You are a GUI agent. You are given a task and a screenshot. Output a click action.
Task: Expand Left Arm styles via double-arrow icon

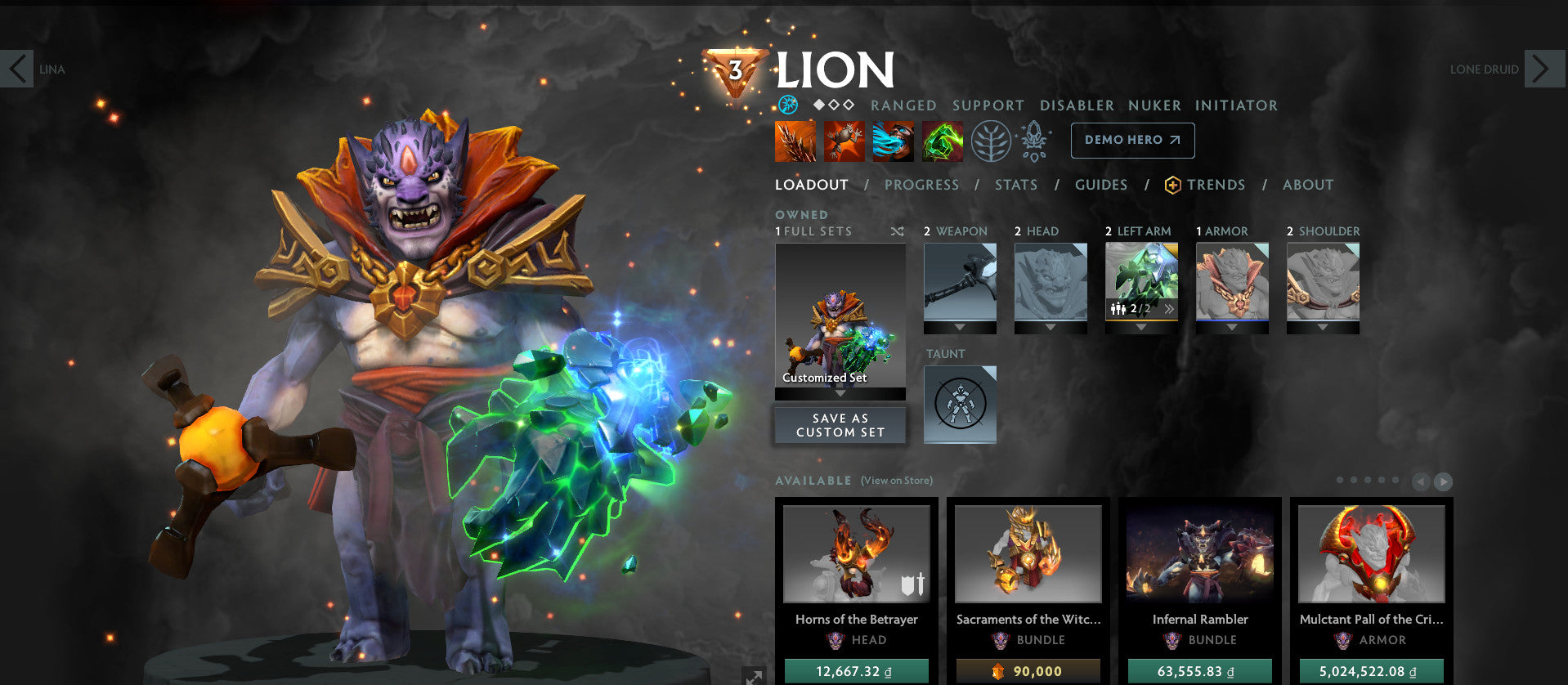(x=1169, y=308)
